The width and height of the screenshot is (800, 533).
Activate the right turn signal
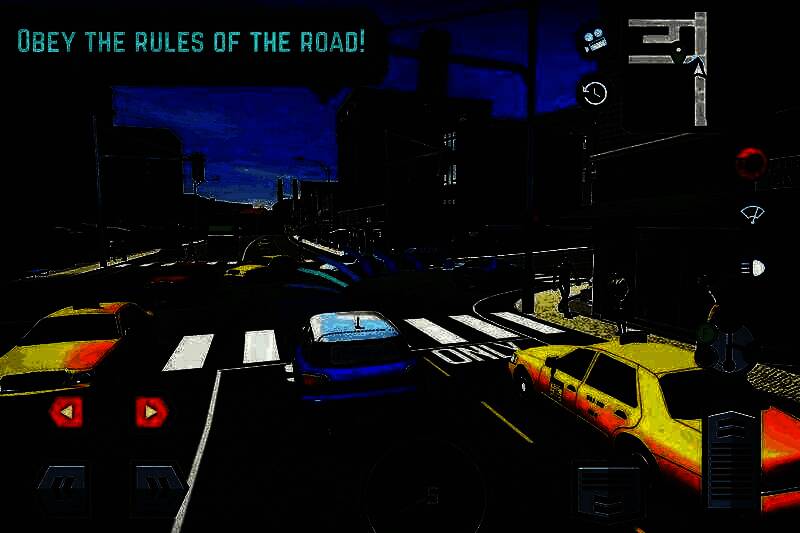pos(151,410)
